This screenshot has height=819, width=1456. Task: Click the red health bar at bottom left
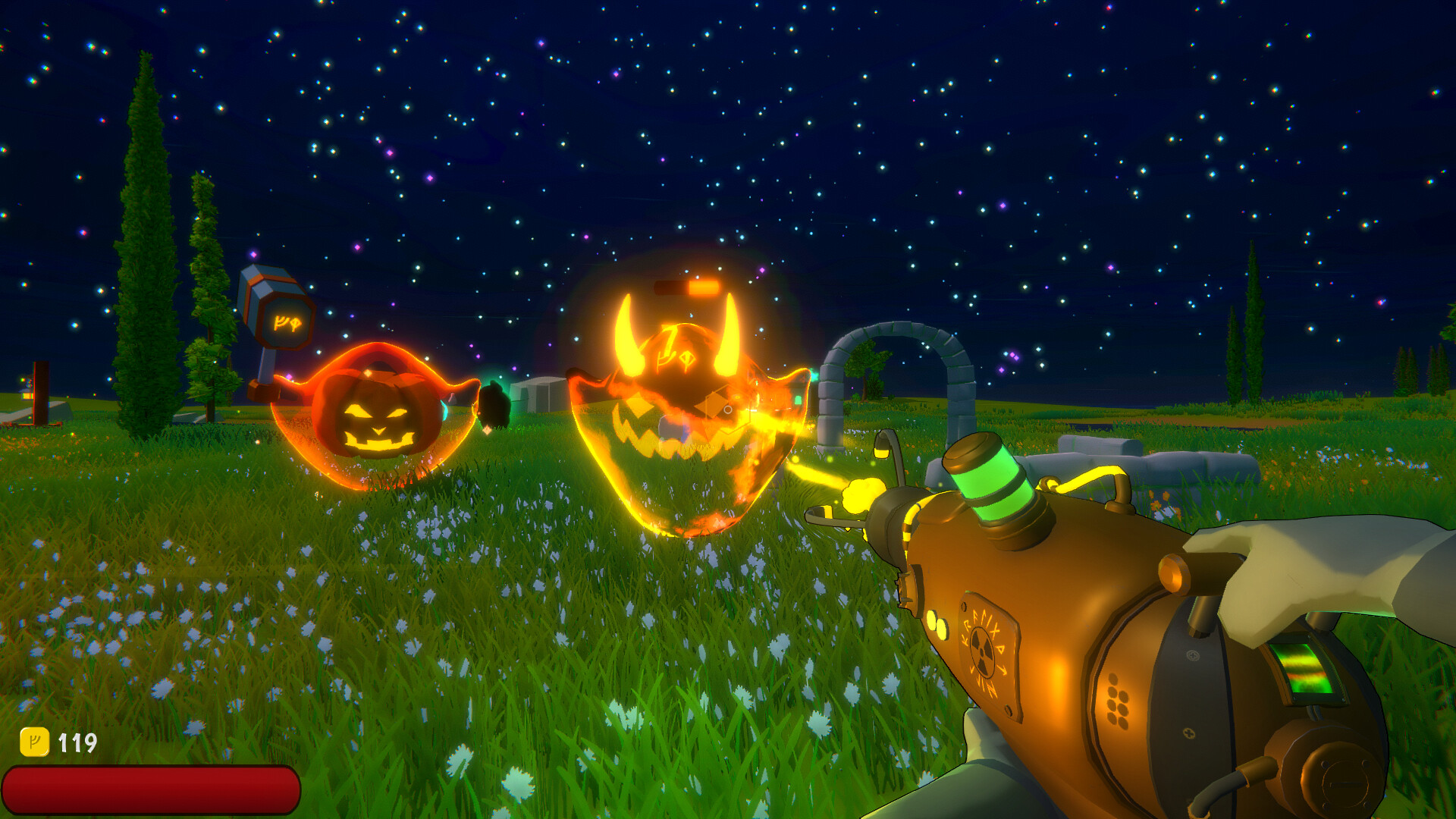pyautogui.click(x=152, y=789)
